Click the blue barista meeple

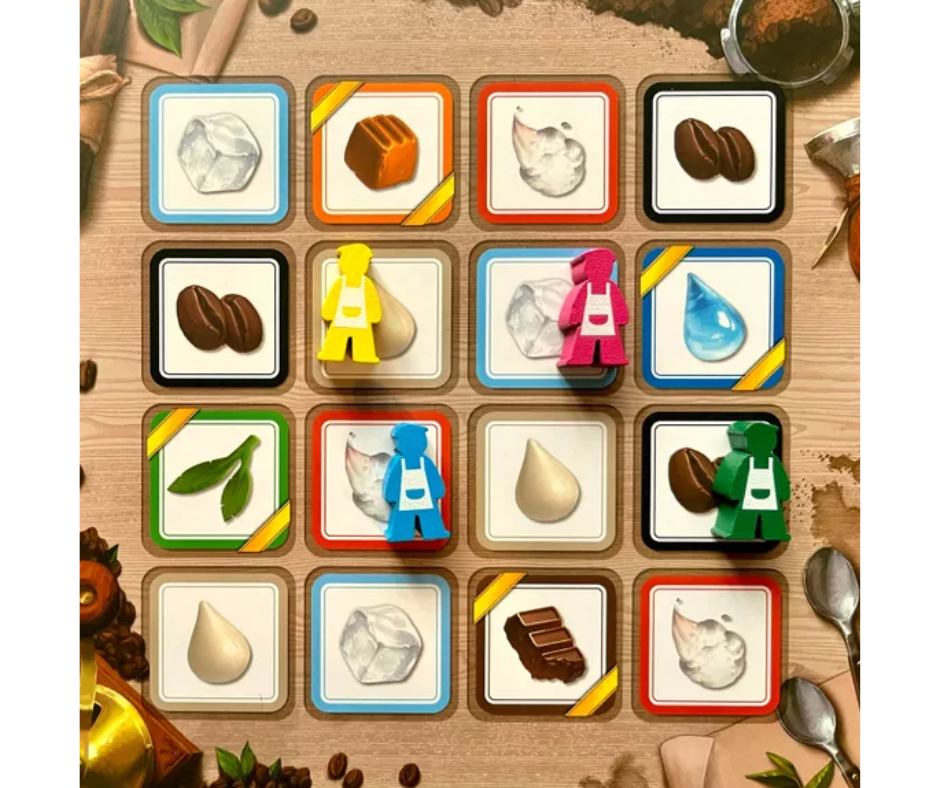click(x=414, y=482)
